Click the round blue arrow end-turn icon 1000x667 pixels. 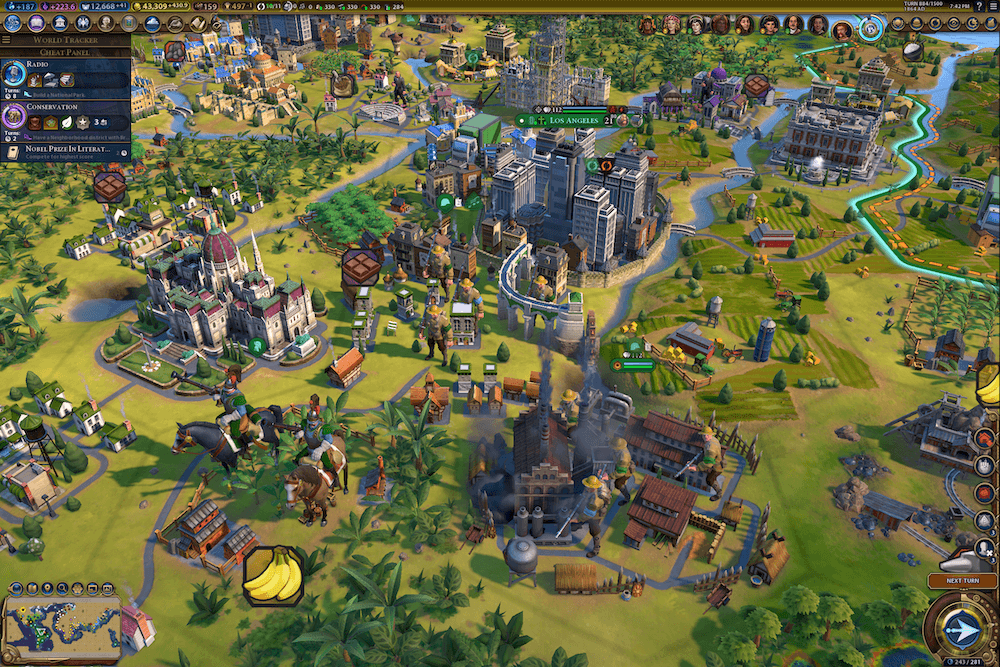(960, 630)
